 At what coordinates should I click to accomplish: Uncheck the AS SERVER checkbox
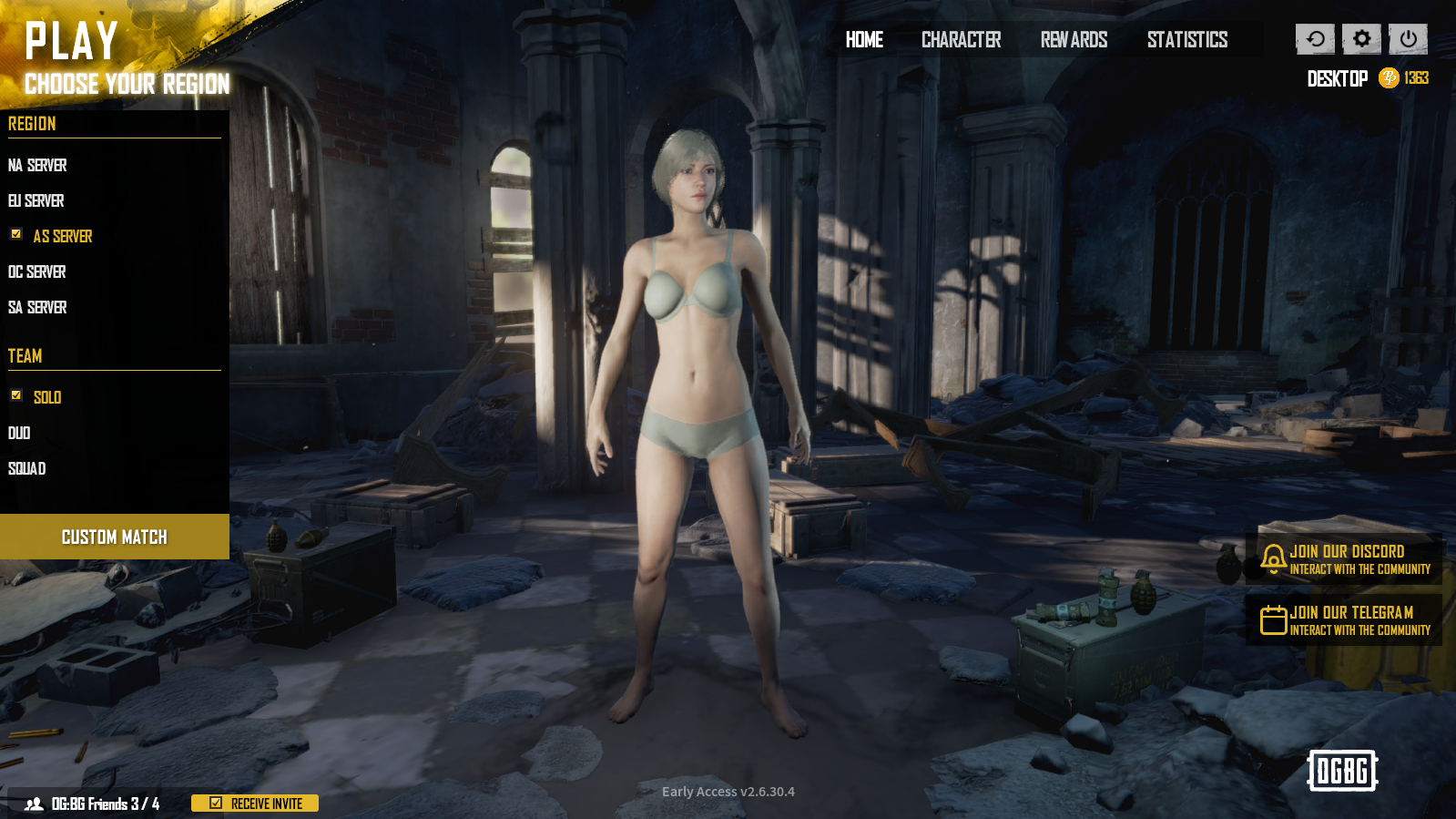[16, 235]
